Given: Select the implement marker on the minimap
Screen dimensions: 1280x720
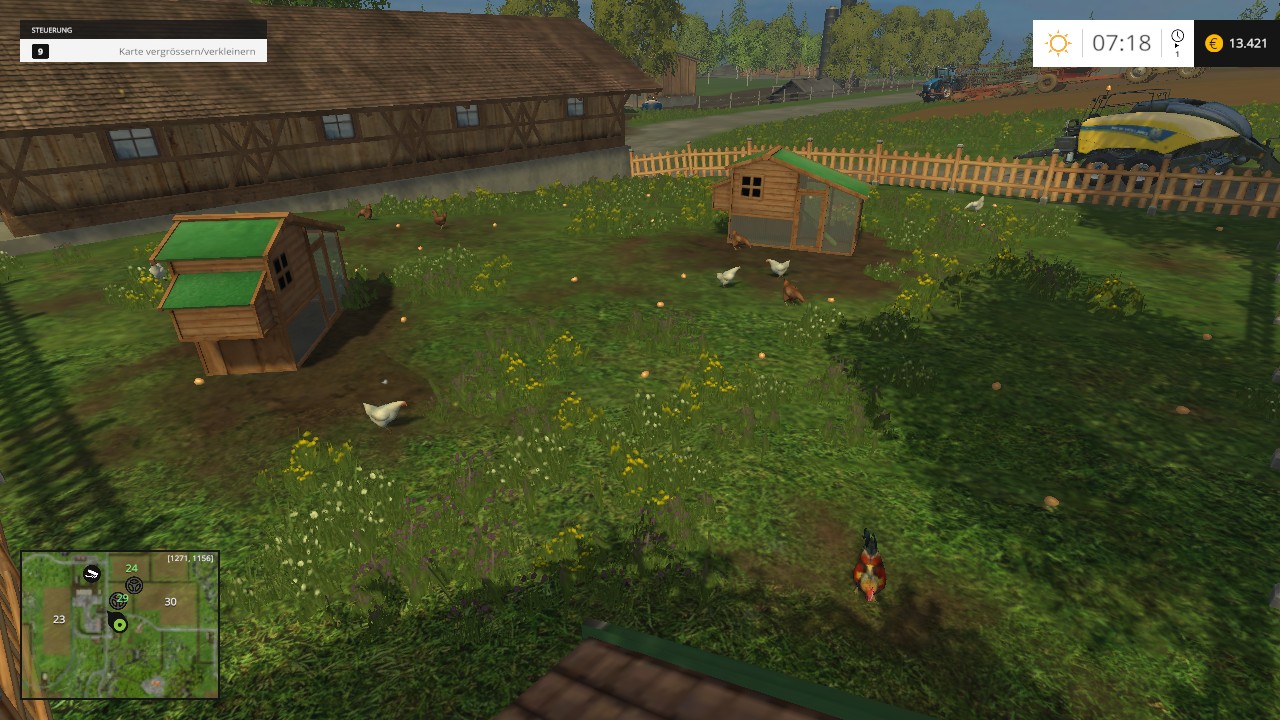Looking at the screenshot, I should click(x=92, y=573).
